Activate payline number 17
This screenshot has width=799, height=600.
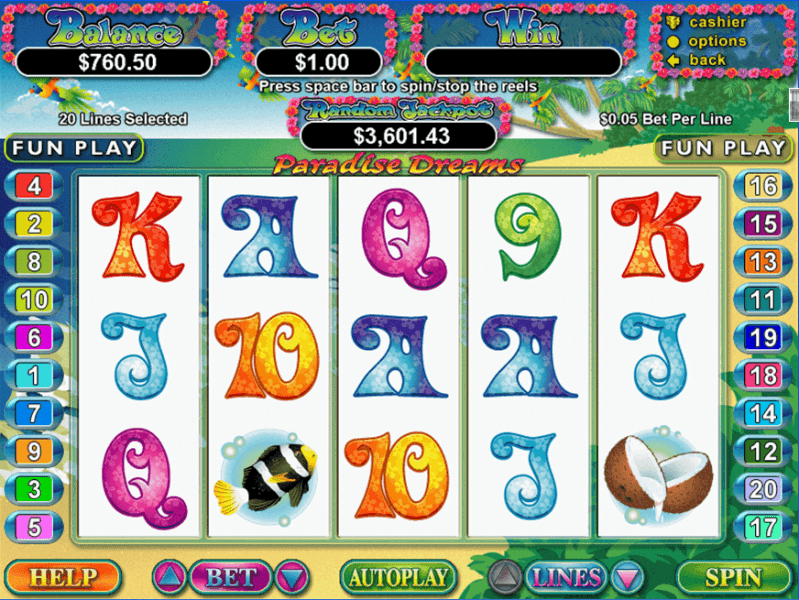[763, 527]
